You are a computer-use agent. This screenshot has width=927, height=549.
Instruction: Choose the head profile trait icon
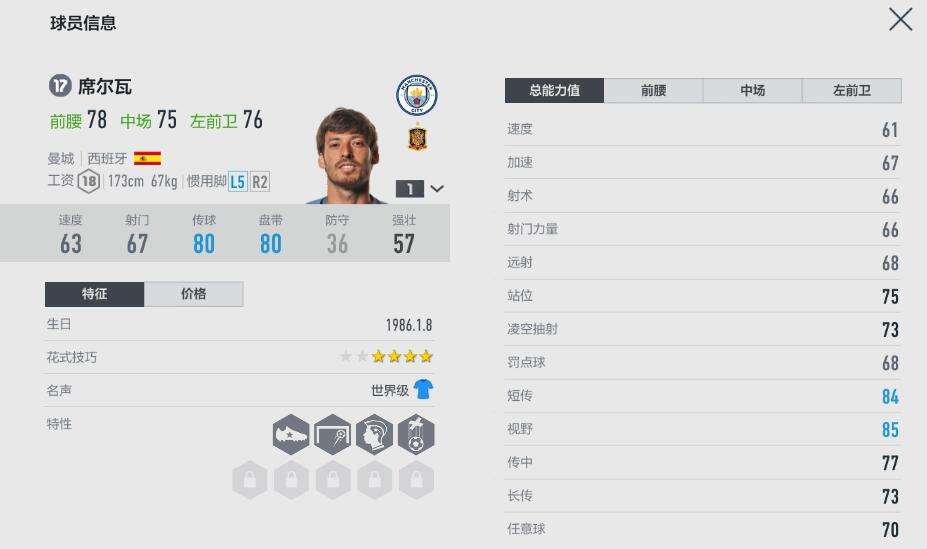pyautogui.click(x=374, y=435)
